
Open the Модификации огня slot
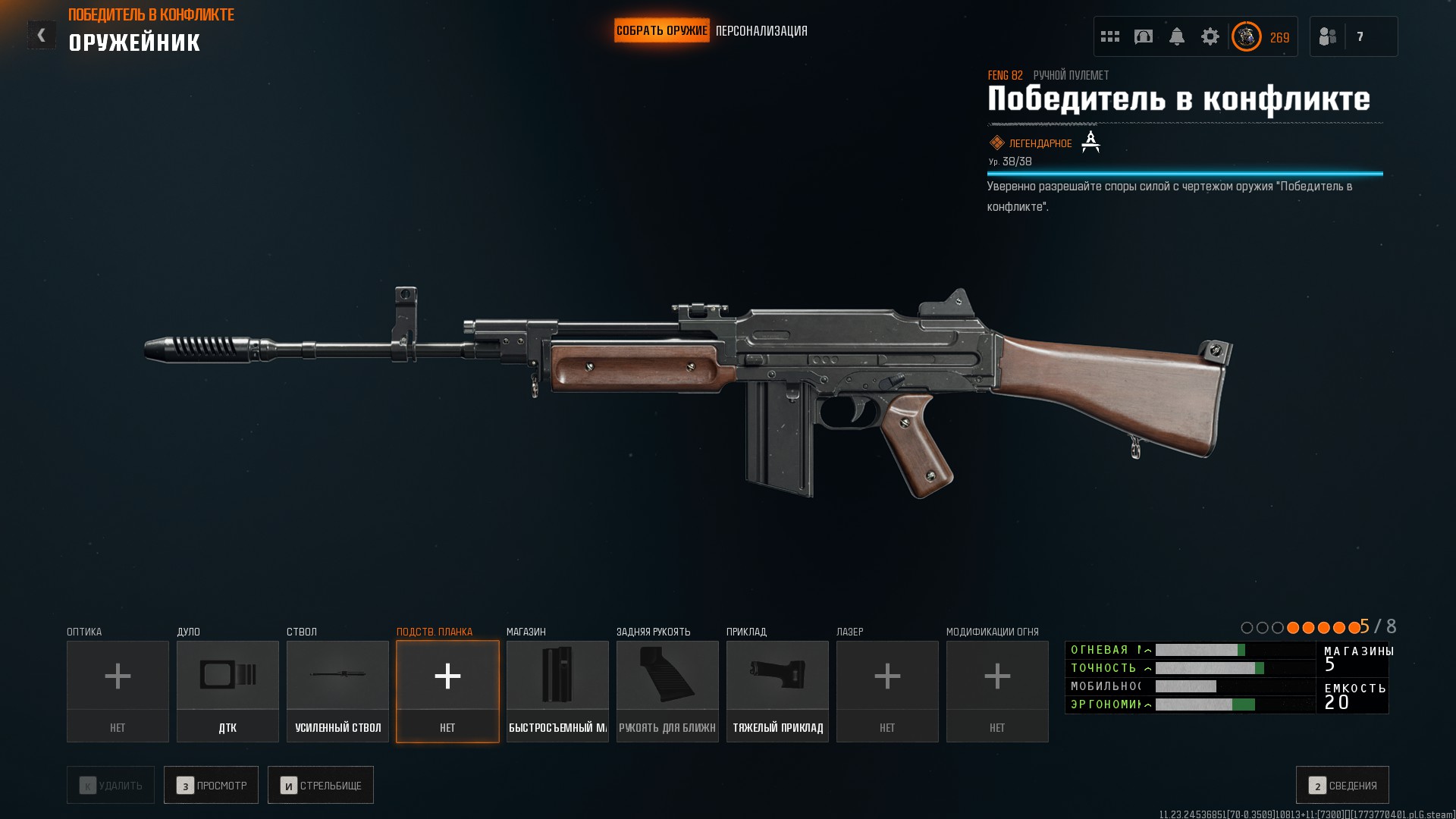tap(997, 691)
